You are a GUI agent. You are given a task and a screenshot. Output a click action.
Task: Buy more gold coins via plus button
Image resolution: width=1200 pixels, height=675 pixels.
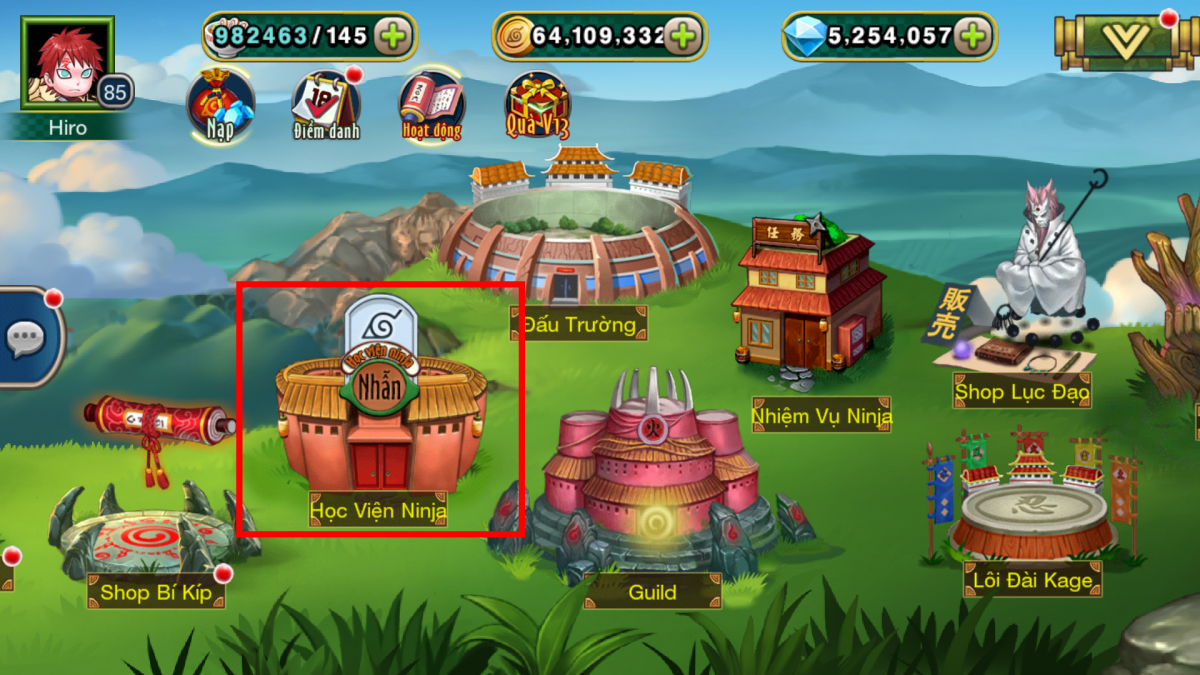click(683, 37)
